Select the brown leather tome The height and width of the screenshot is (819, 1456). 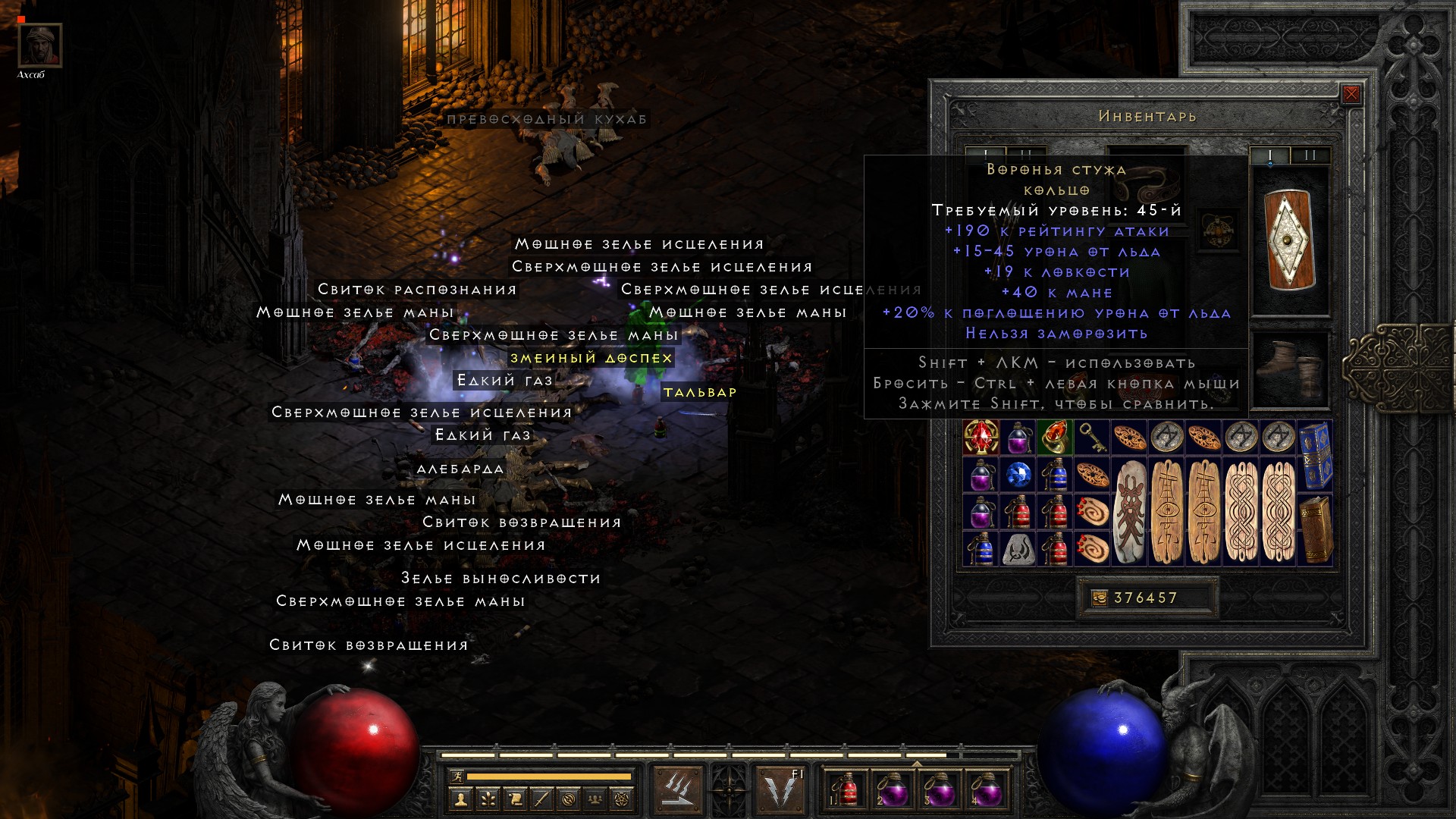point(1315,530)
